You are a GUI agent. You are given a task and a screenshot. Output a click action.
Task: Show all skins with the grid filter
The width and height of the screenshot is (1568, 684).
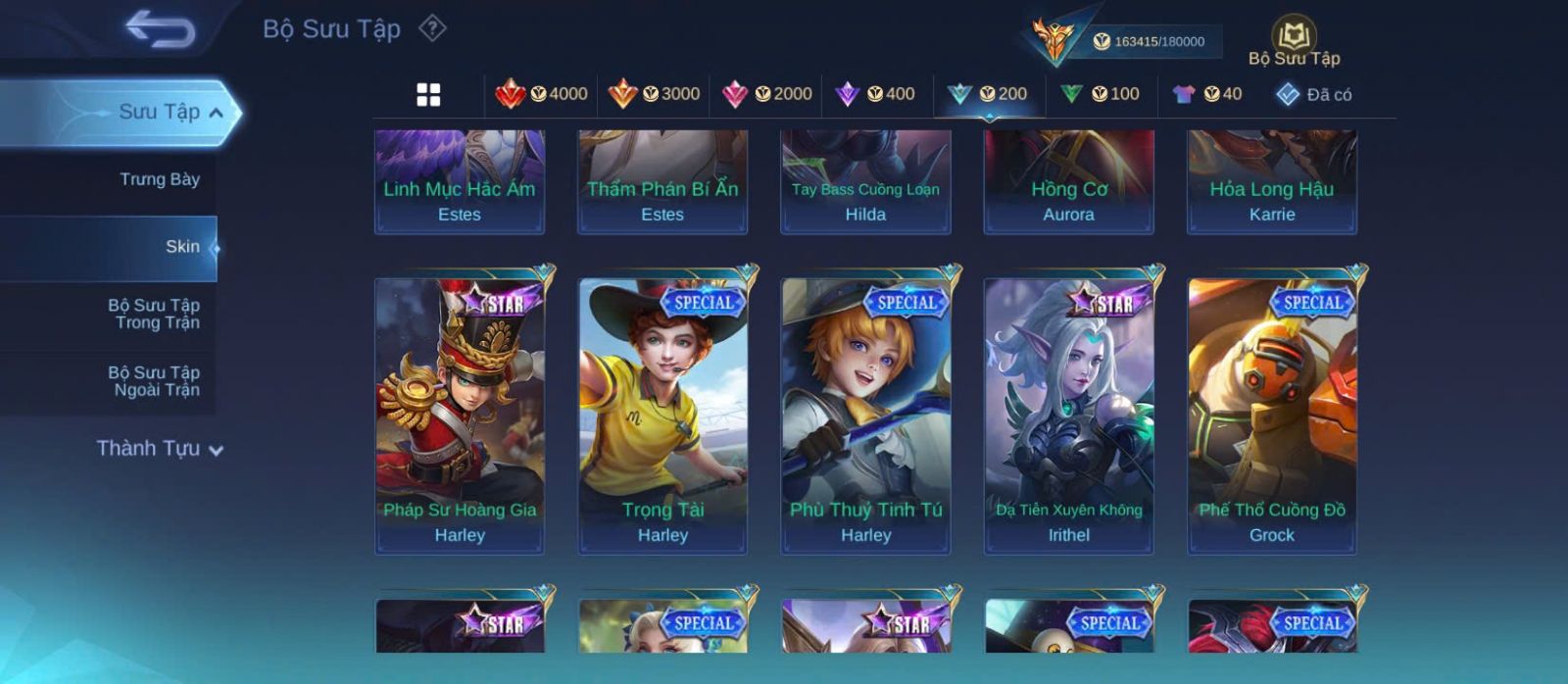428,95
